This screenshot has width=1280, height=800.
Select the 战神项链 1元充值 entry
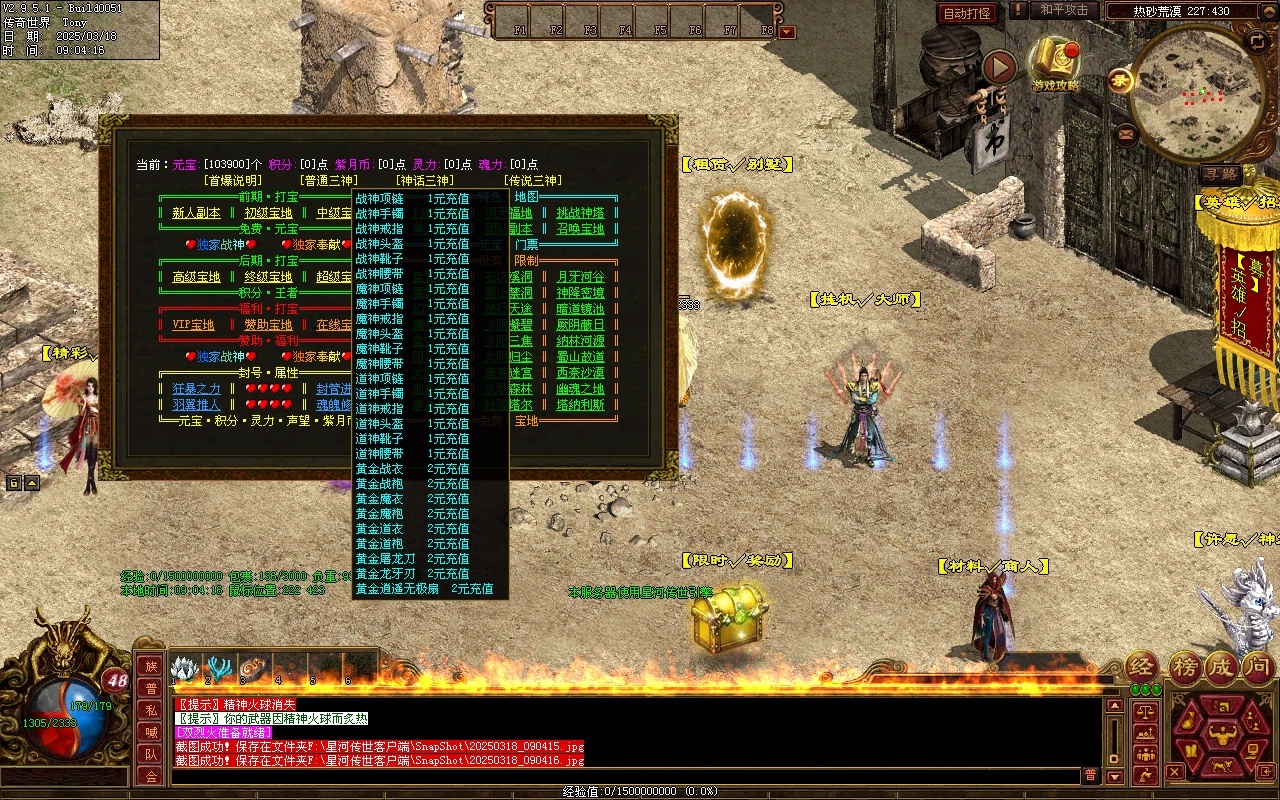(412, 199)
